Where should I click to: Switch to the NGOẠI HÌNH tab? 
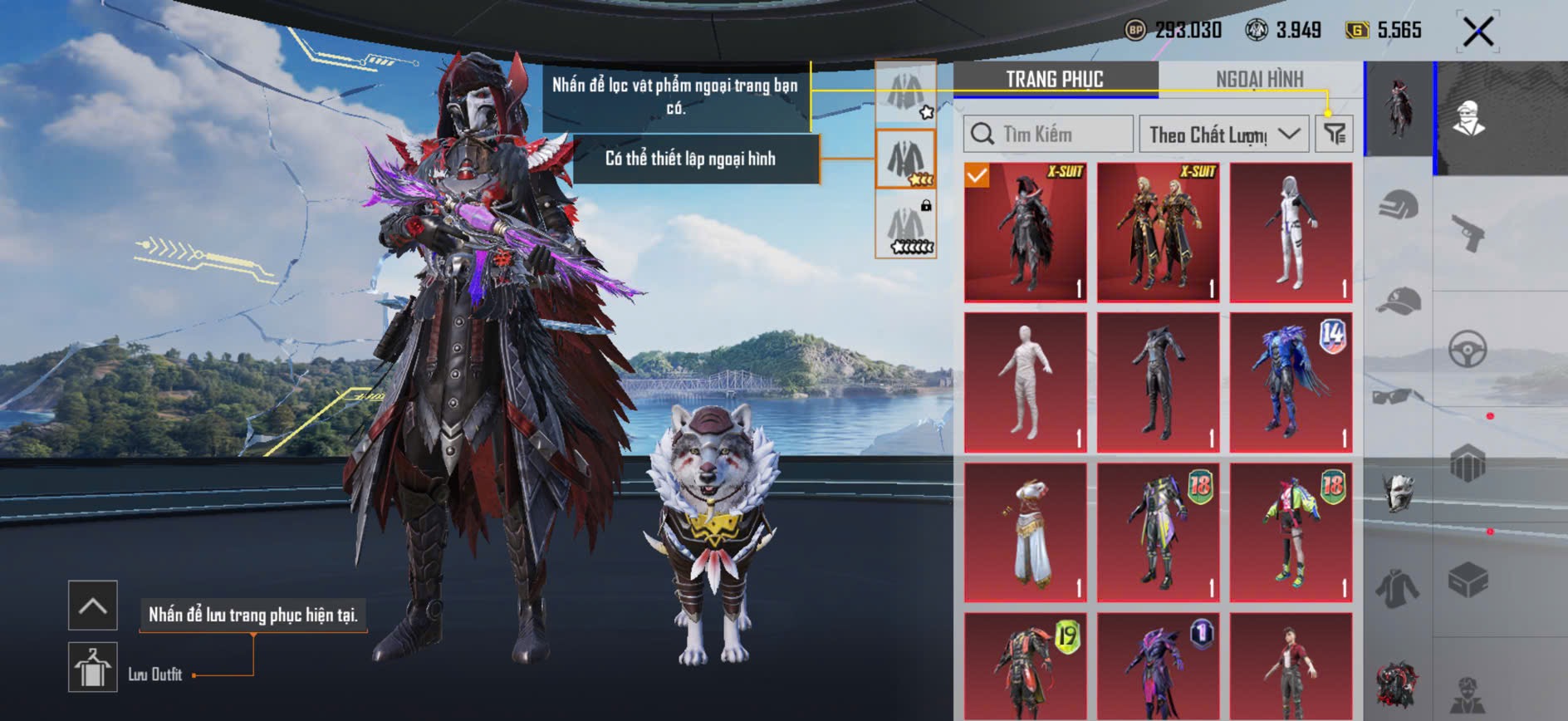tap(1259, 79)
